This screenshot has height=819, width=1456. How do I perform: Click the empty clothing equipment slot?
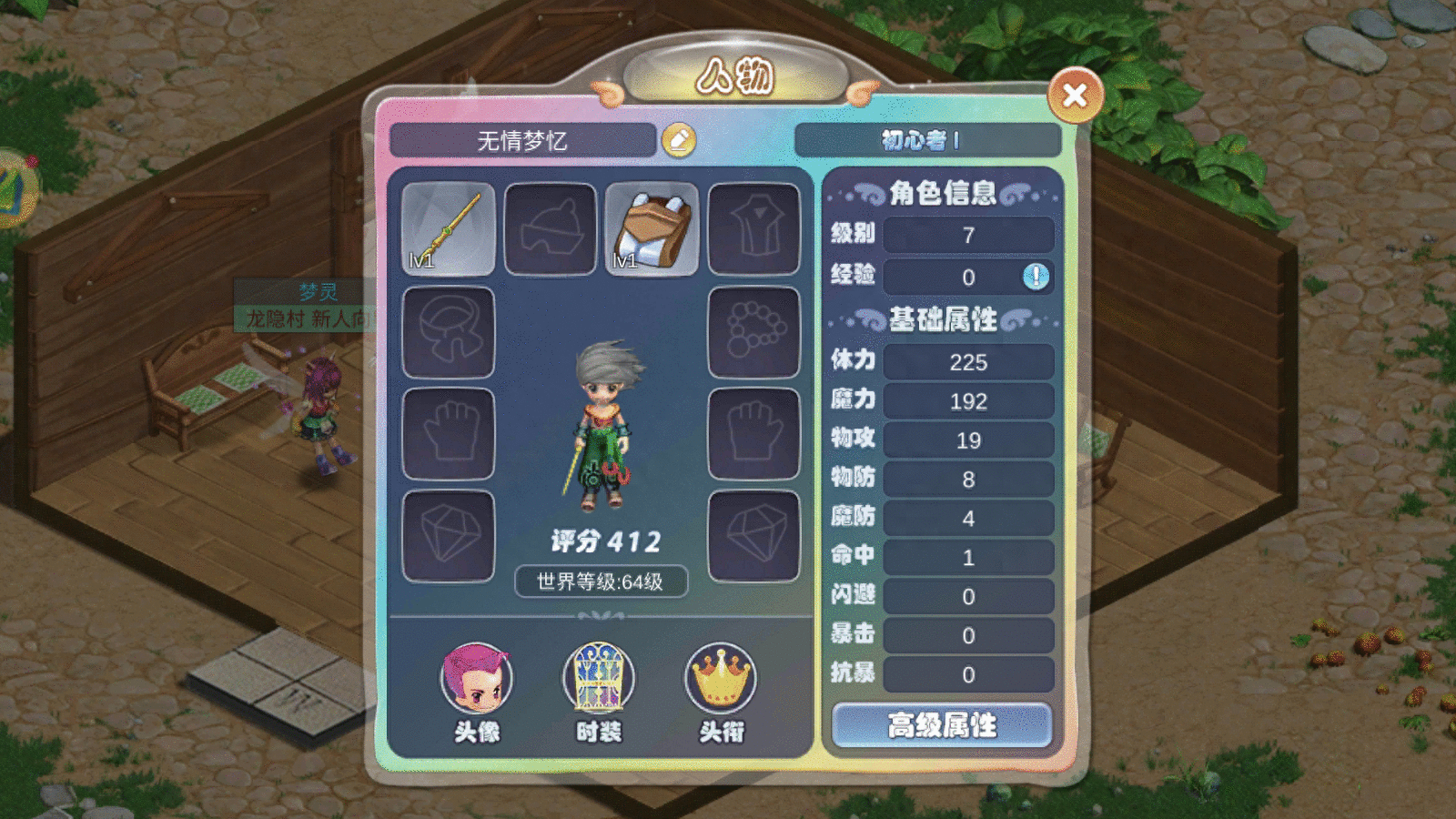point(755,227)
